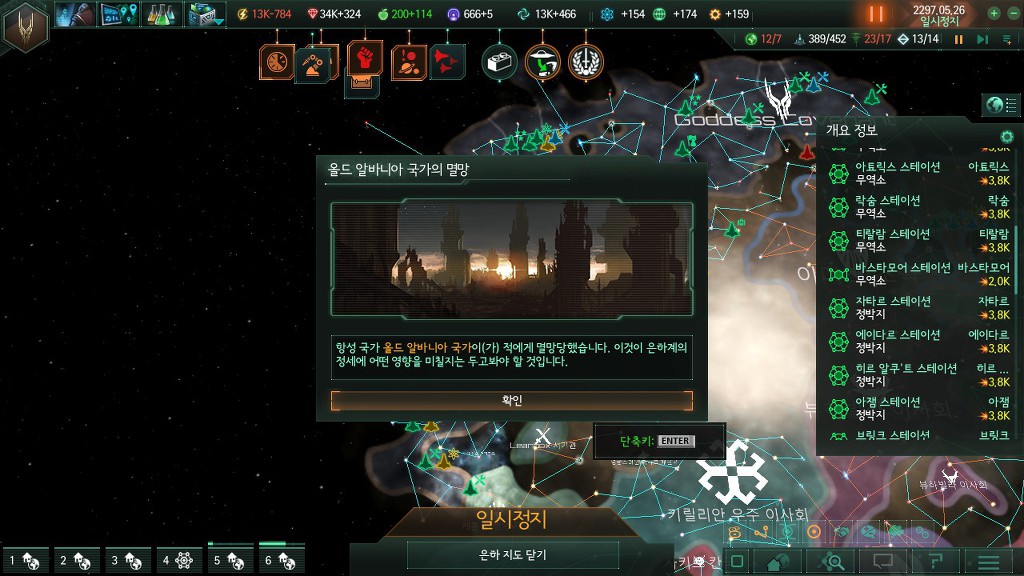Image resolution: width=1024 pixels, height=576 pixels.
Task: Toggle the outliner globe list button
Action: tap(995, 105)
